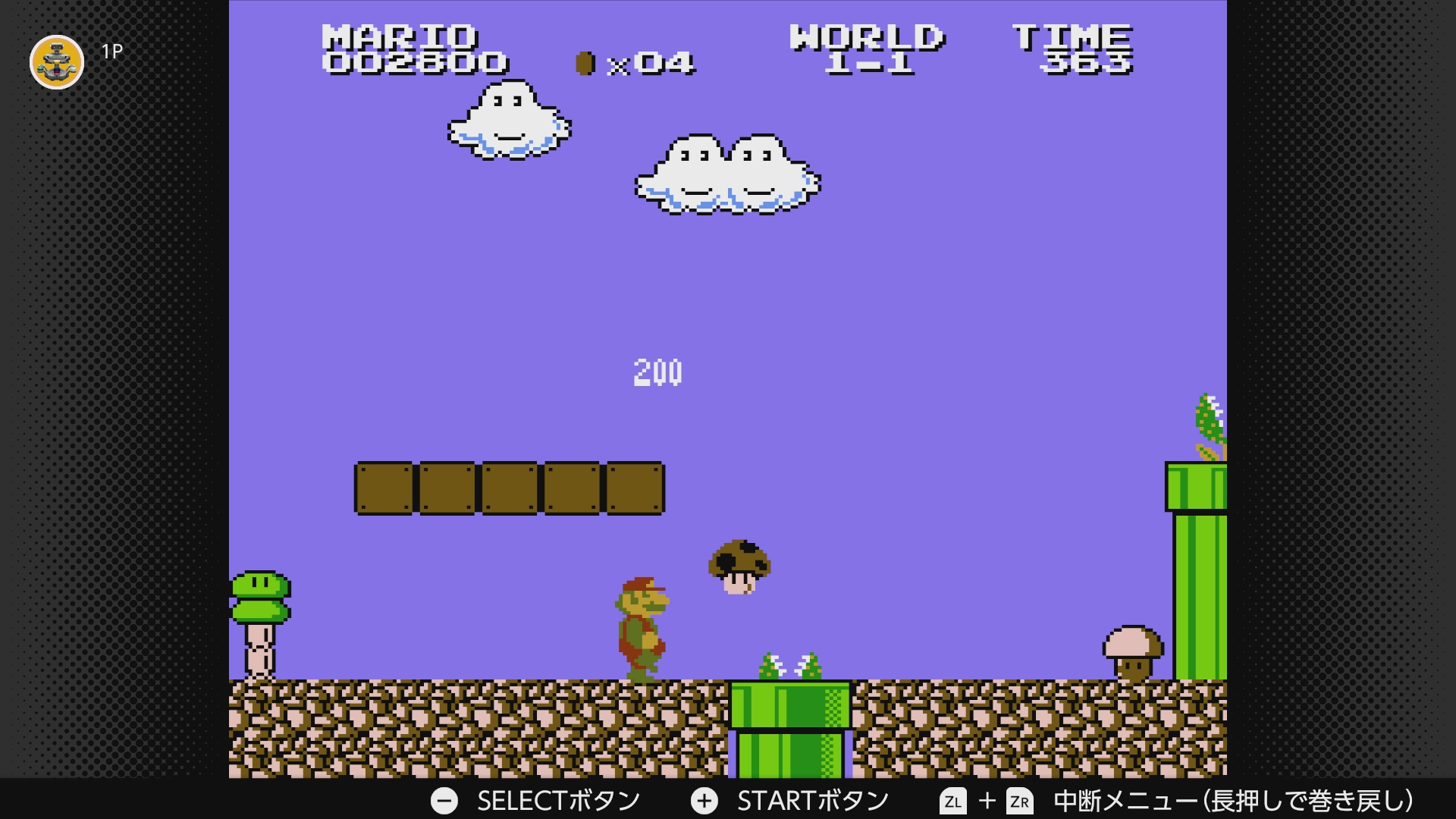Click the green pipe on the ground
Image resolution: width=1456 pixels, height=819 pixels.
point(789,720)
